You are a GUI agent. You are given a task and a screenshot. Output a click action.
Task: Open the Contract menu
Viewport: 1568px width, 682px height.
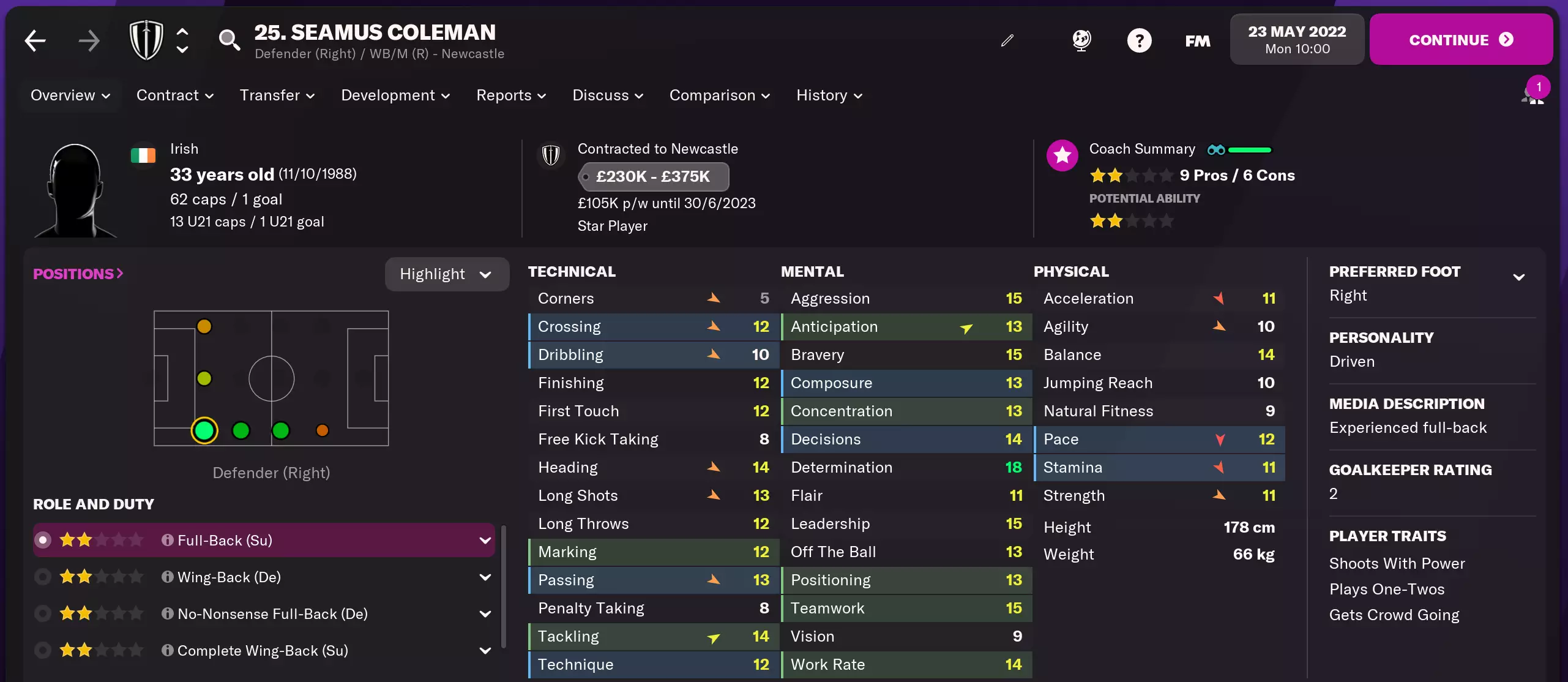pyautogui.click(x=175, y=96)
